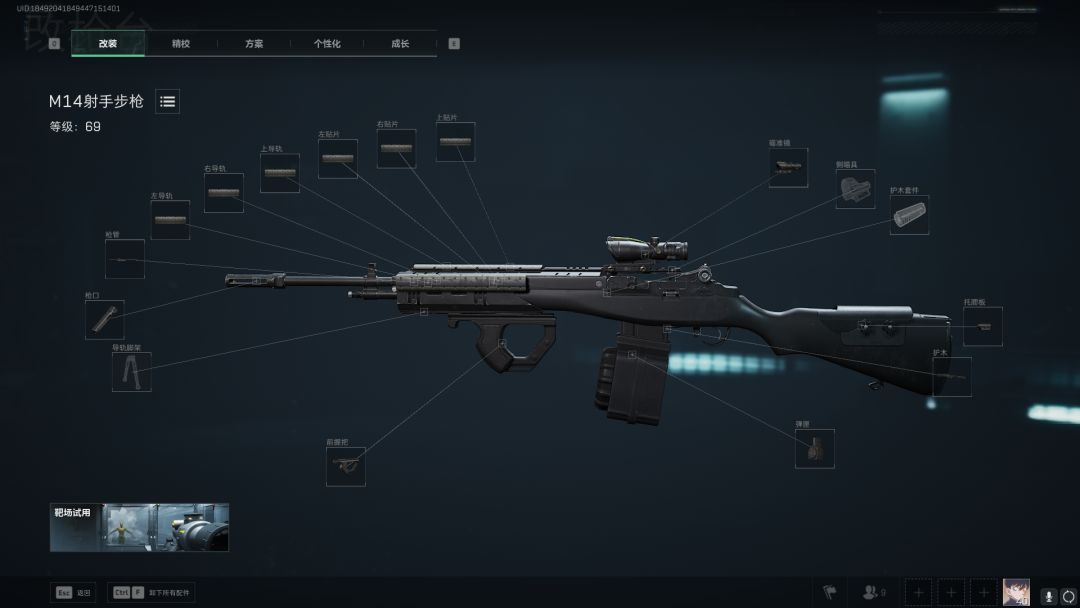Open the 前握把 foregrip slot
The image size is (1080, 608).
pos(346,466)
